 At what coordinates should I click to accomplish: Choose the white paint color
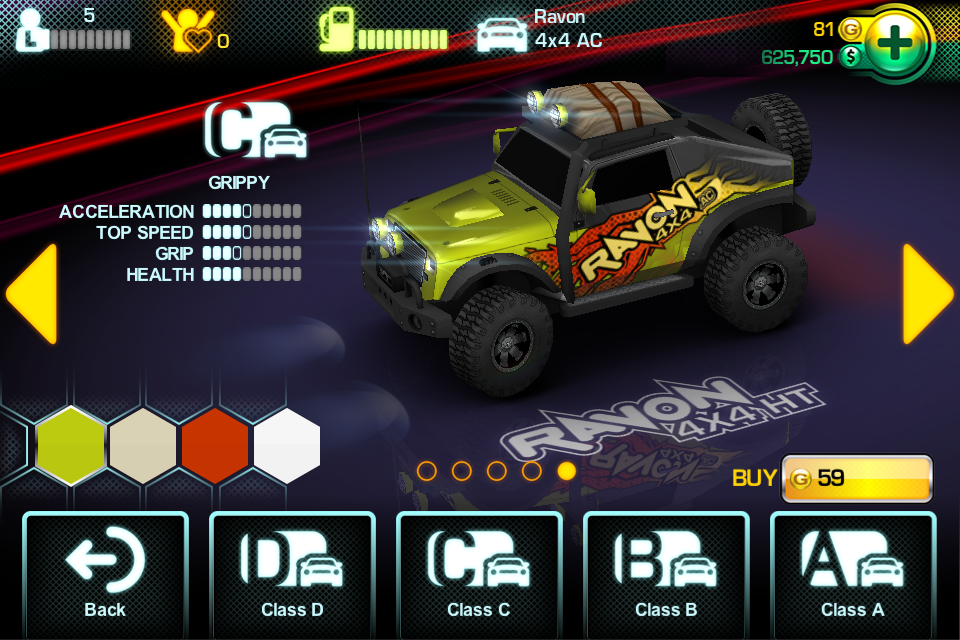coord(287,445)
